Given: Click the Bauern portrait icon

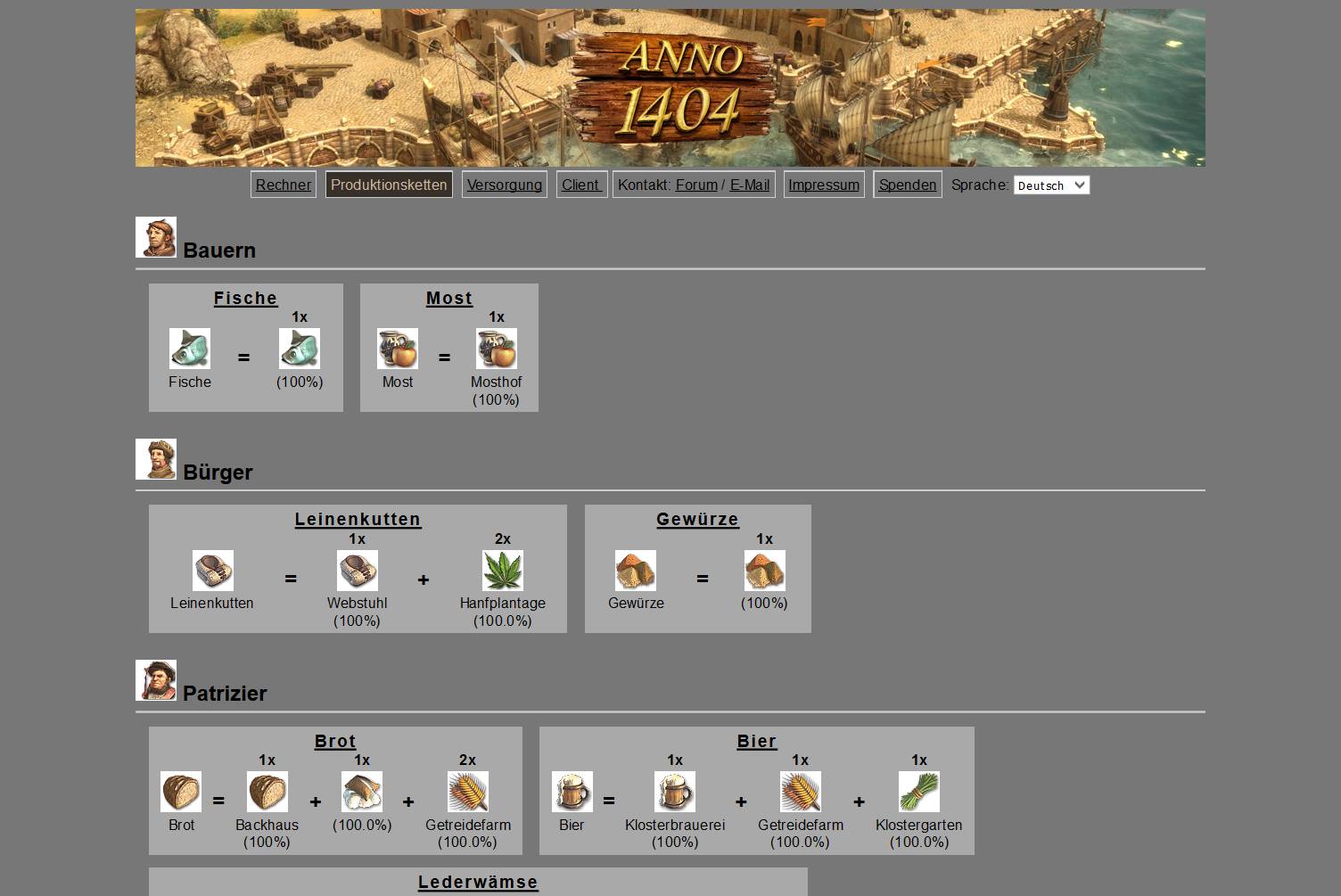Looking at the screenshot, I should tap(156, 236).
